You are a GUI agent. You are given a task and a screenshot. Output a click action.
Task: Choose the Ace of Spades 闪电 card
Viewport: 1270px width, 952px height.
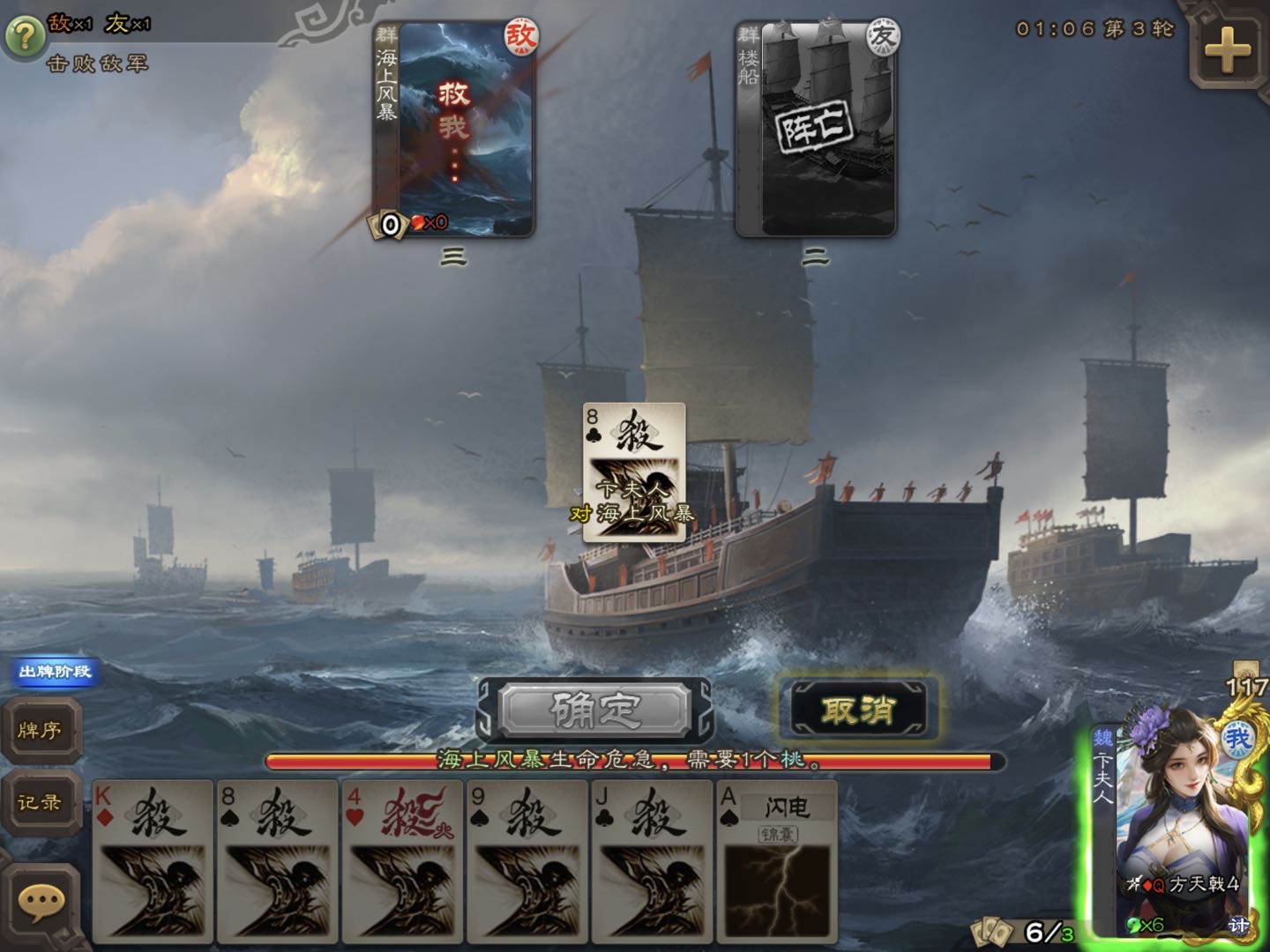pyautogui.click(x=776, y=859)
